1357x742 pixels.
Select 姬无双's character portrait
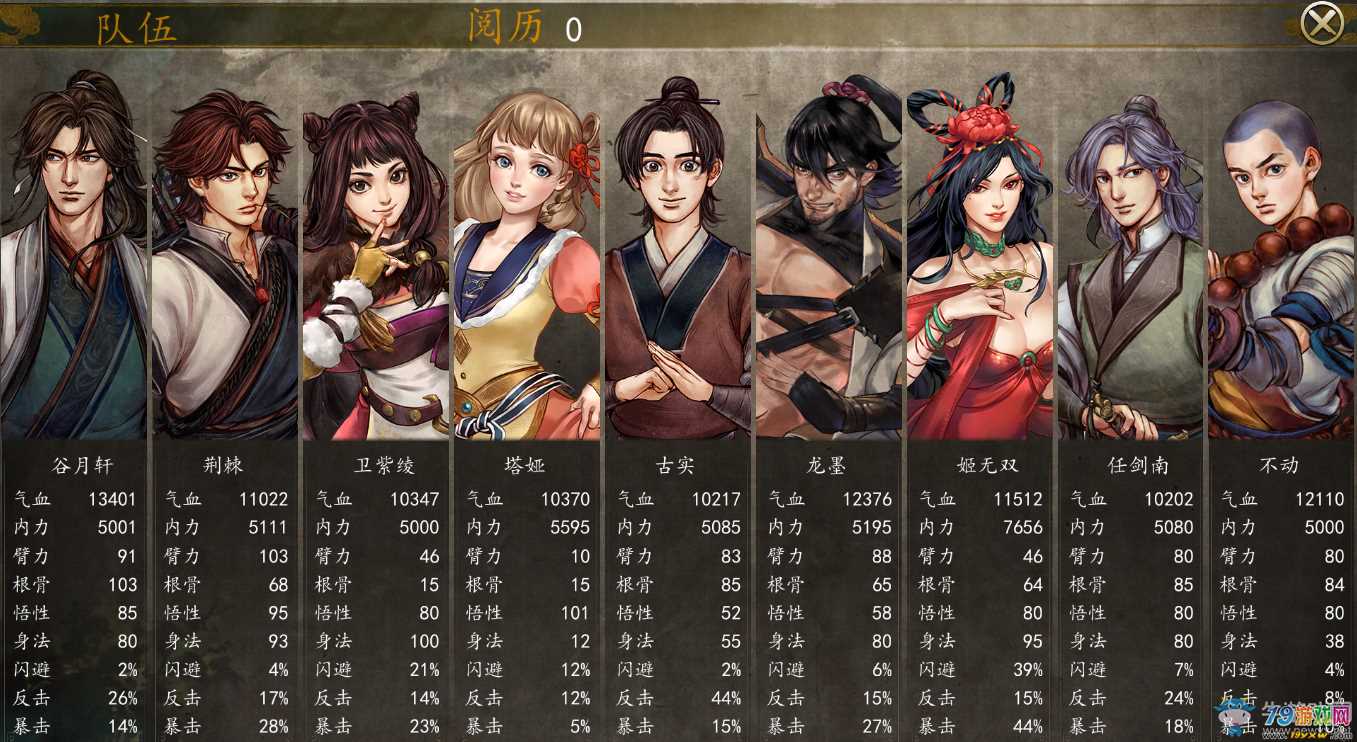click(x=979, y=250)
